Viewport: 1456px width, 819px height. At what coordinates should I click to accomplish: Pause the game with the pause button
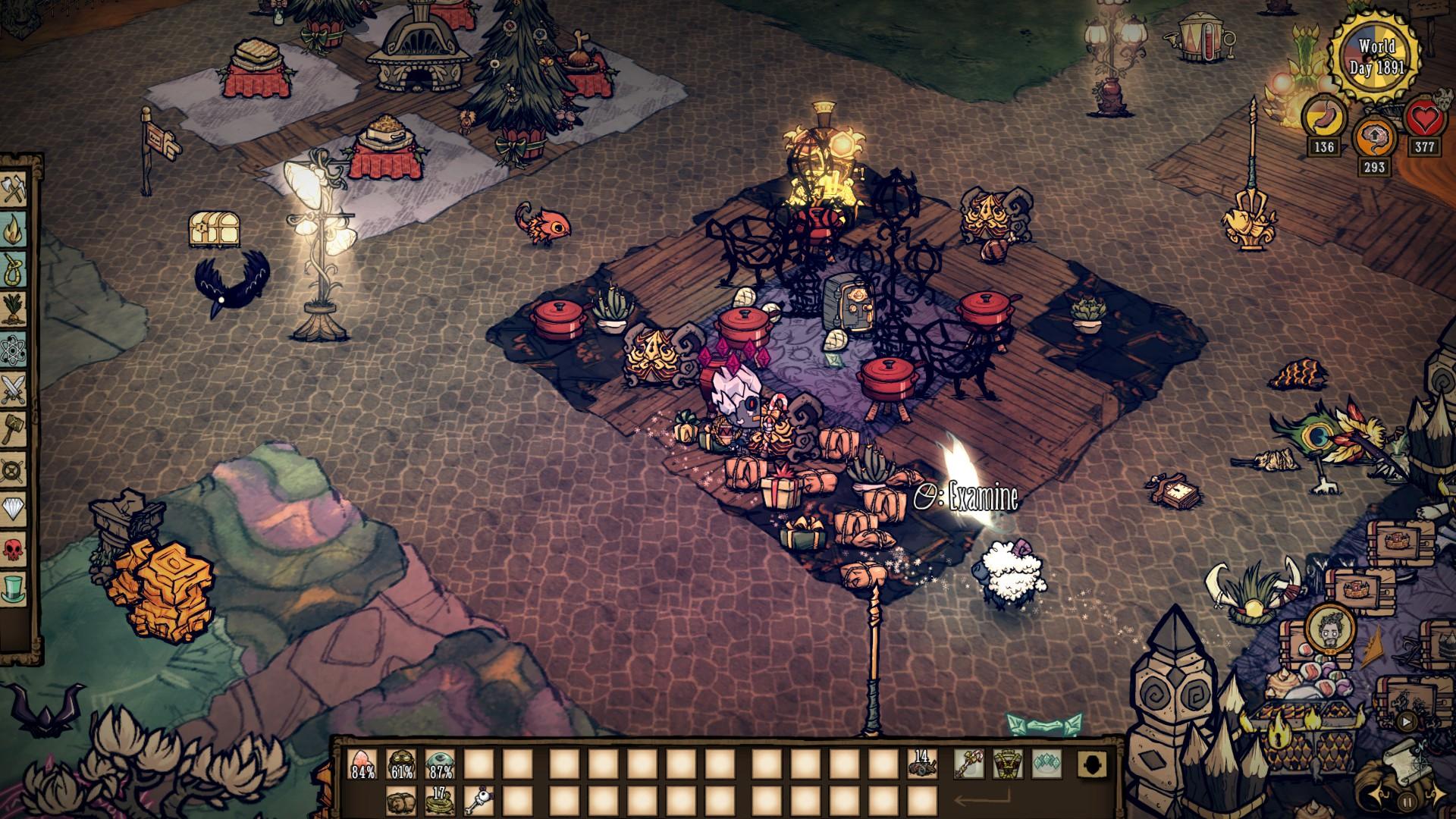pyautogui.click(x=1407, y=801)
